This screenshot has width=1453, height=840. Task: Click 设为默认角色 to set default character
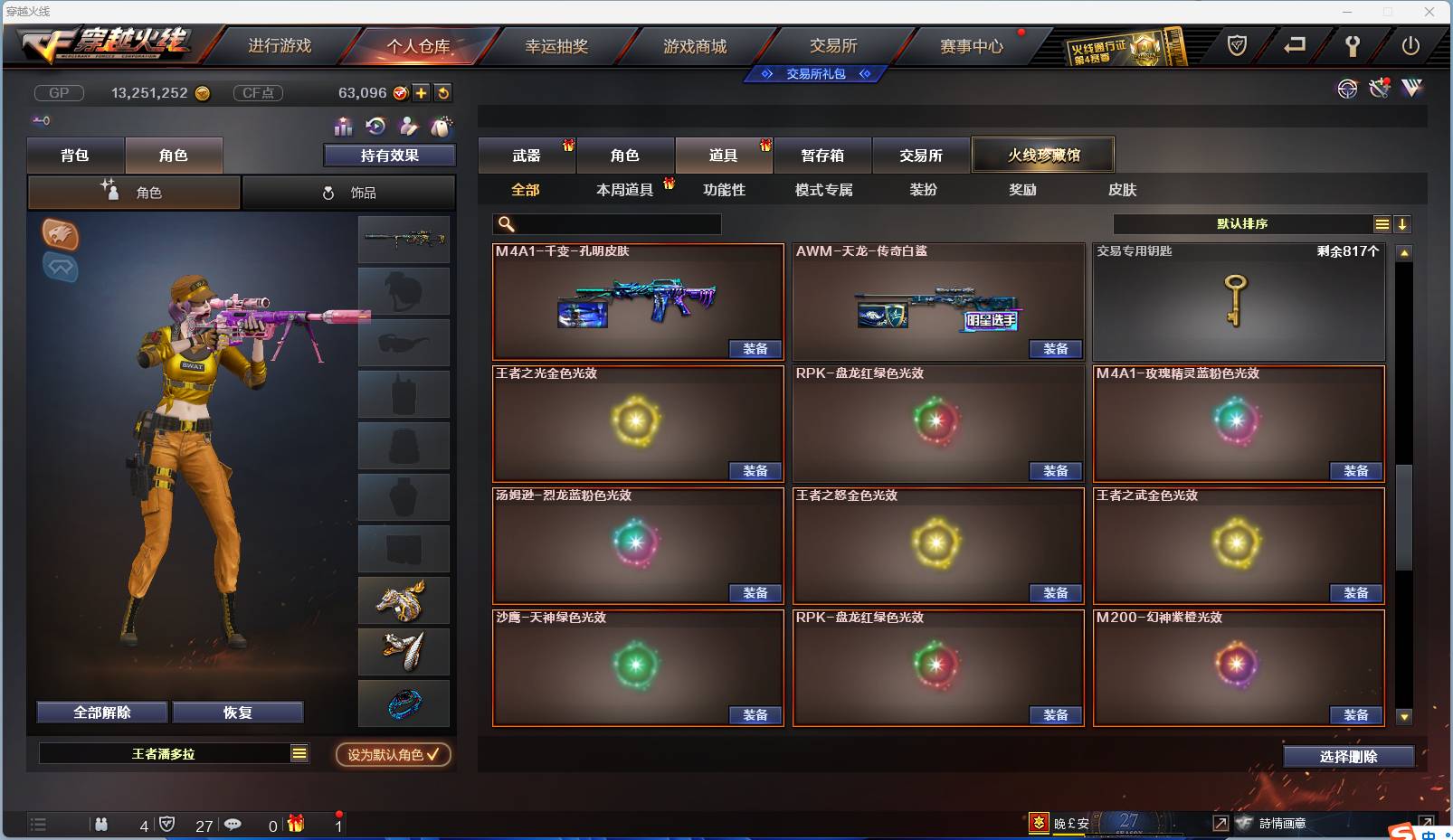pyautogui.click(x=393, y=755)
